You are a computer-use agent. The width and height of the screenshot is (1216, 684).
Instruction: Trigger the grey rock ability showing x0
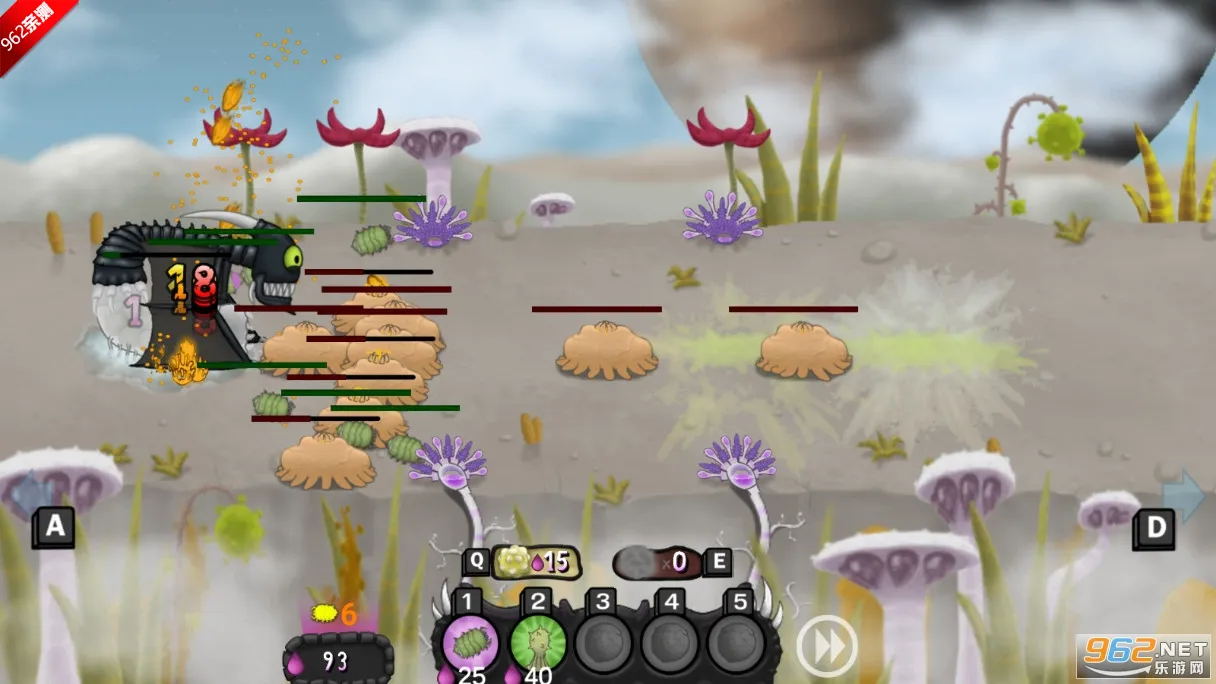[658, 562]
